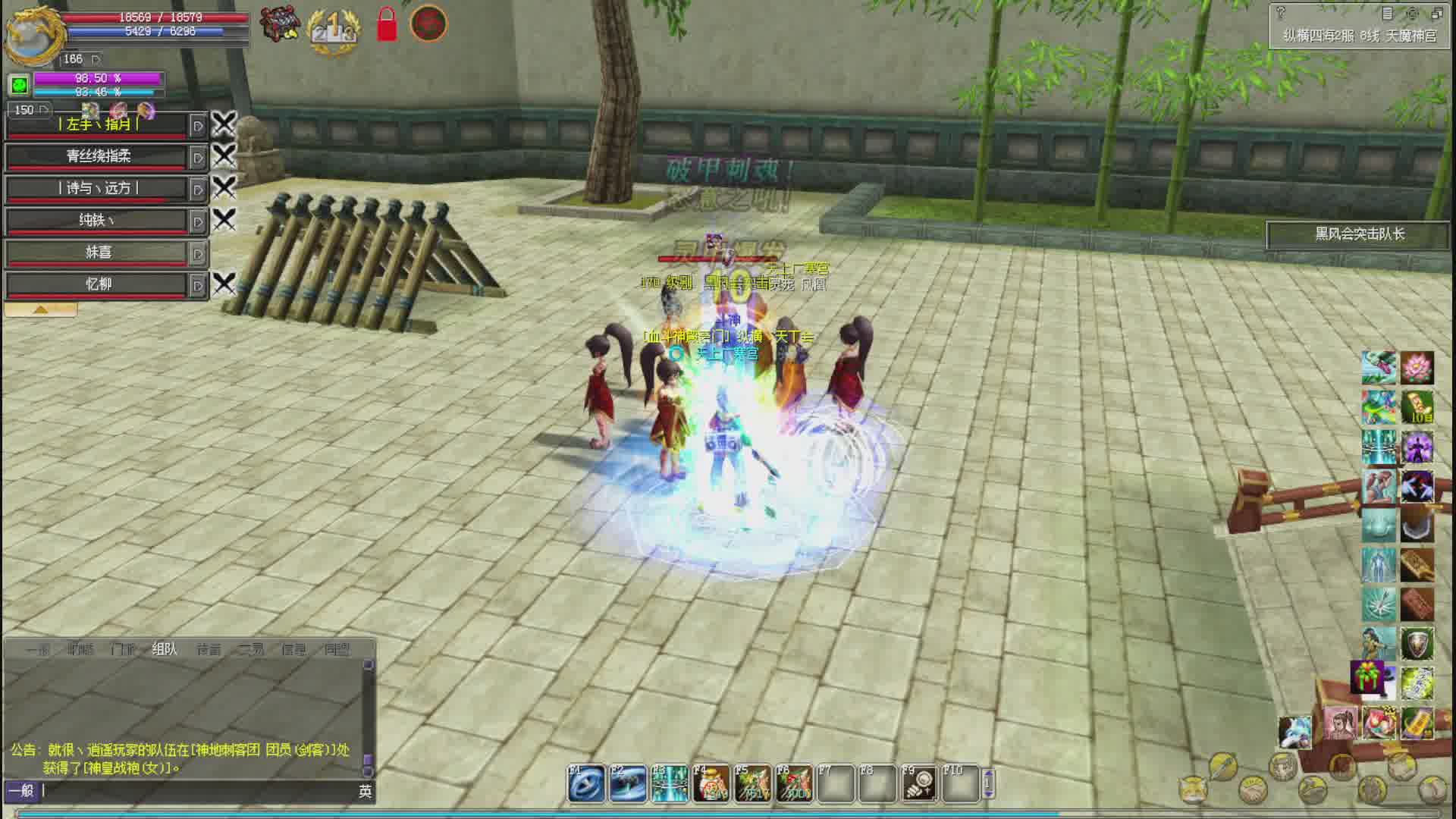Switch chat to the 组队 tab
Viewport: 1456px width, 819px height.
[x=165, y=649]
